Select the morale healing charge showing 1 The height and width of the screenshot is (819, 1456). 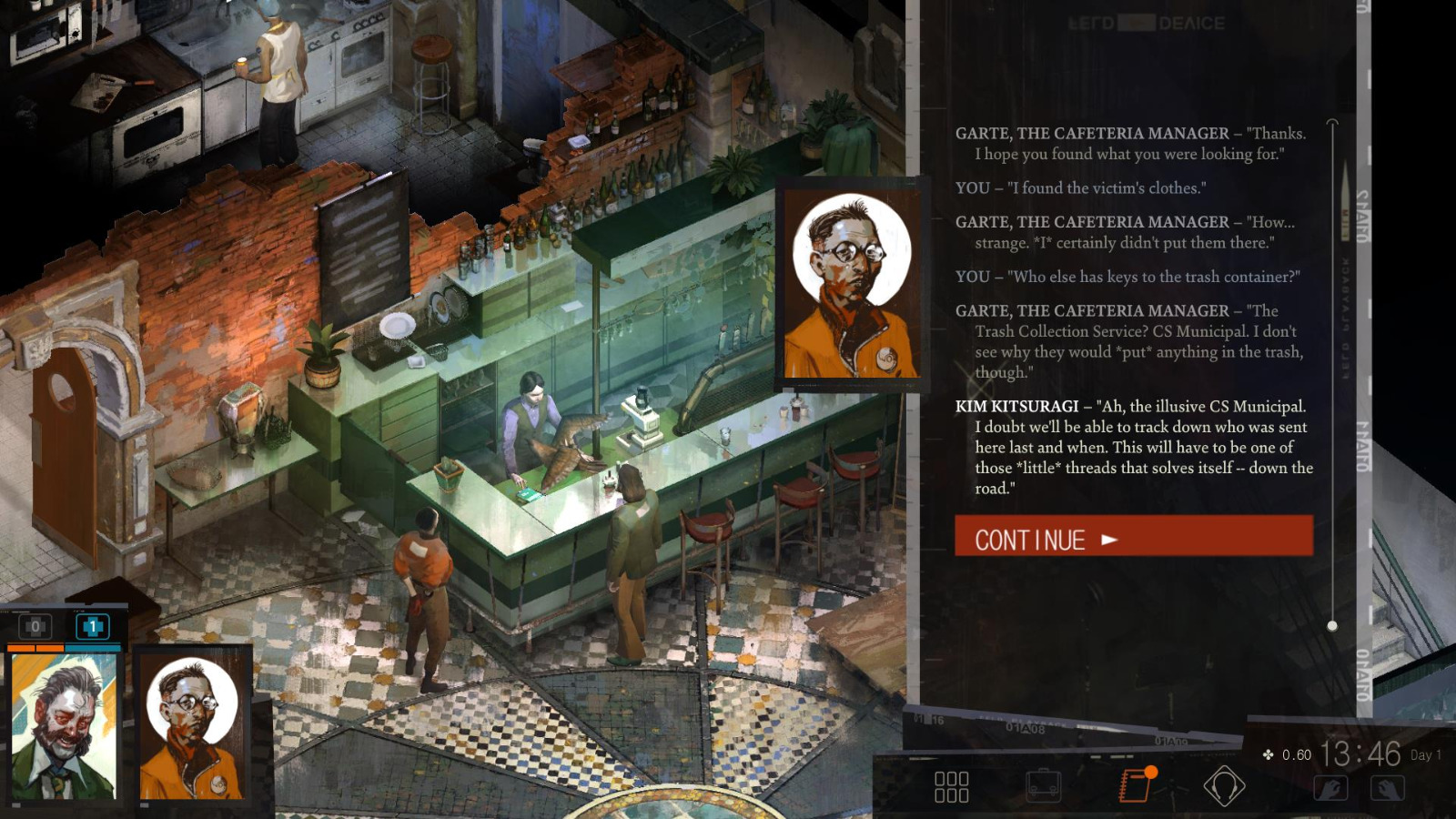(92, 626)
